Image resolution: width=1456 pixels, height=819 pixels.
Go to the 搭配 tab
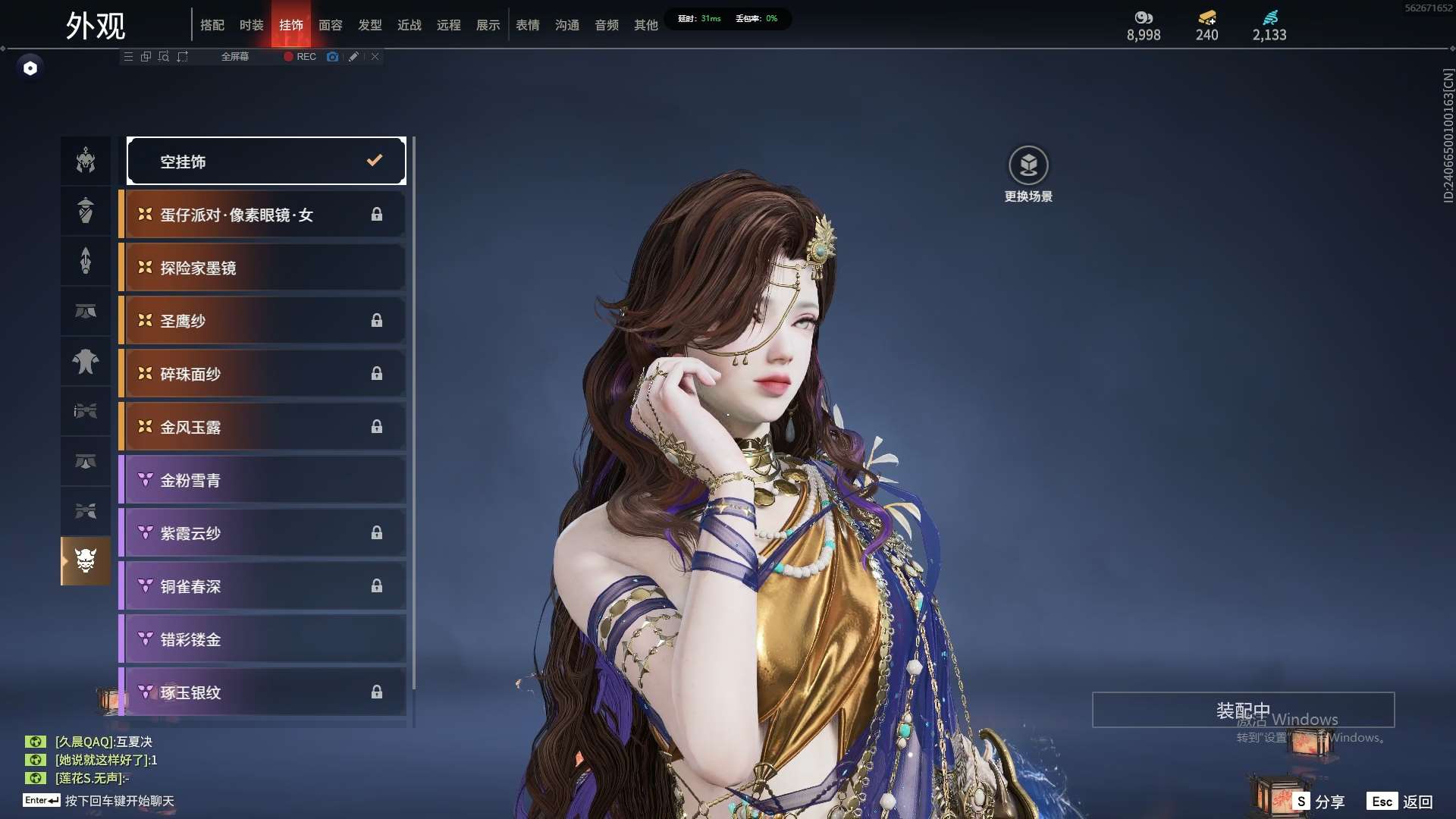point(212,25)
